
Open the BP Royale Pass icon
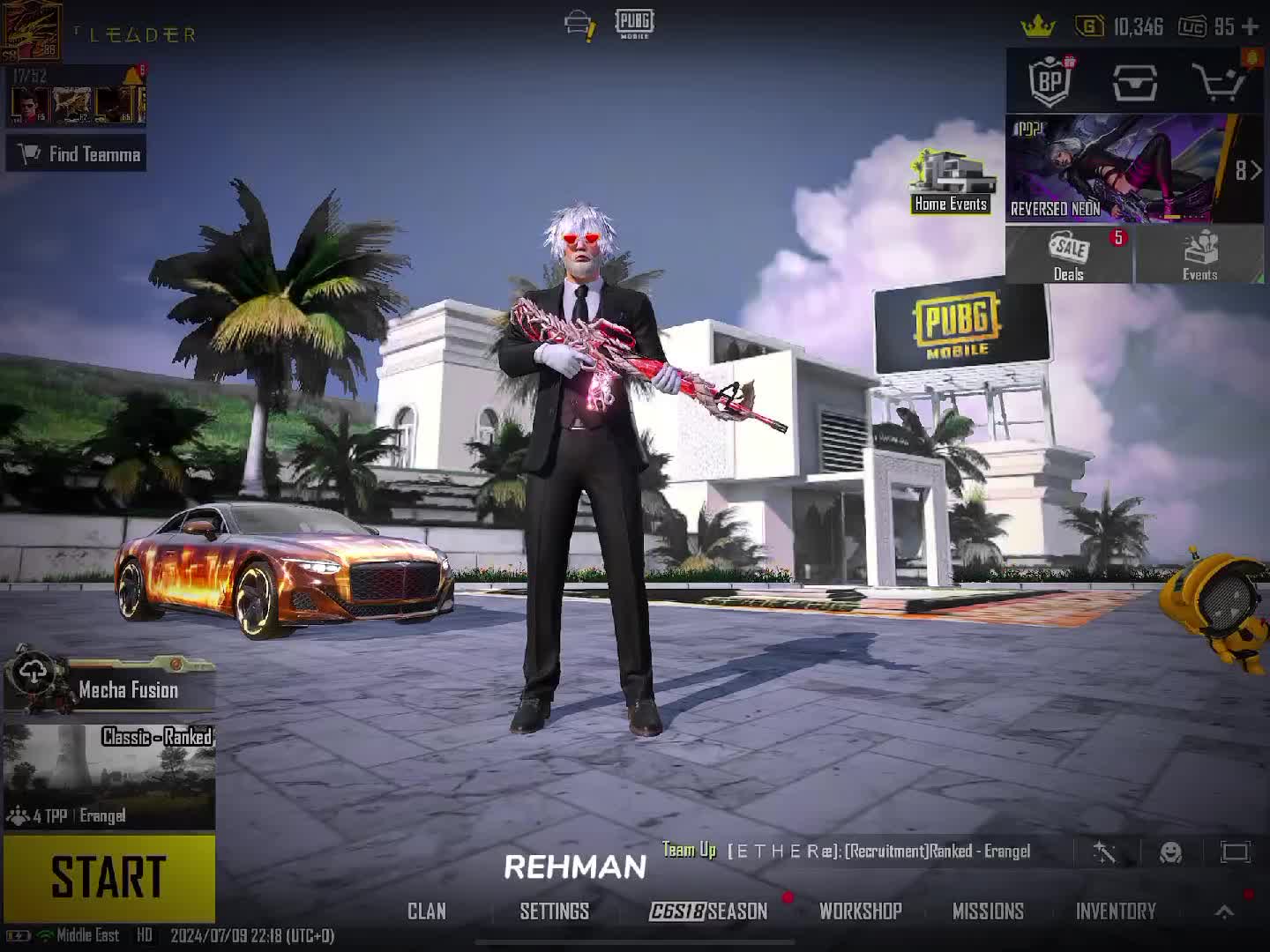(1050, 82)
